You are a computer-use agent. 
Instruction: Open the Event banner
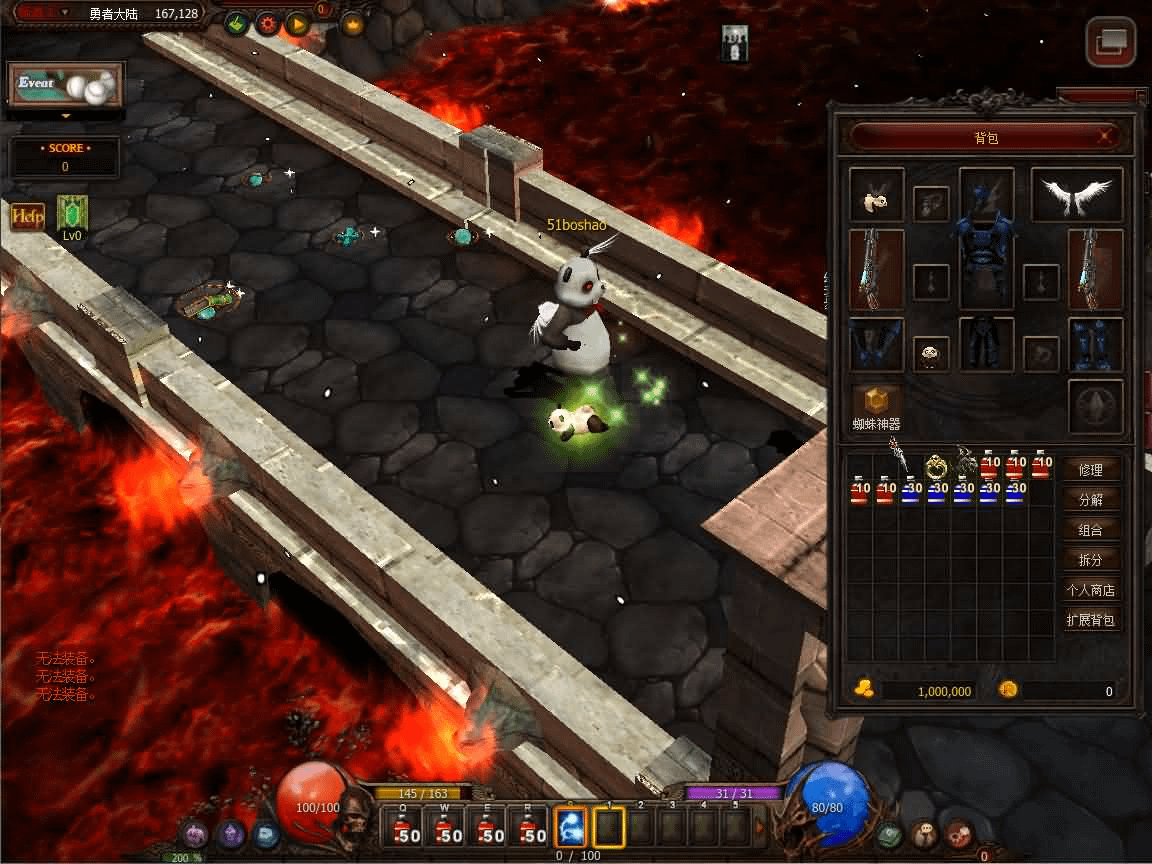coord(66,86)
